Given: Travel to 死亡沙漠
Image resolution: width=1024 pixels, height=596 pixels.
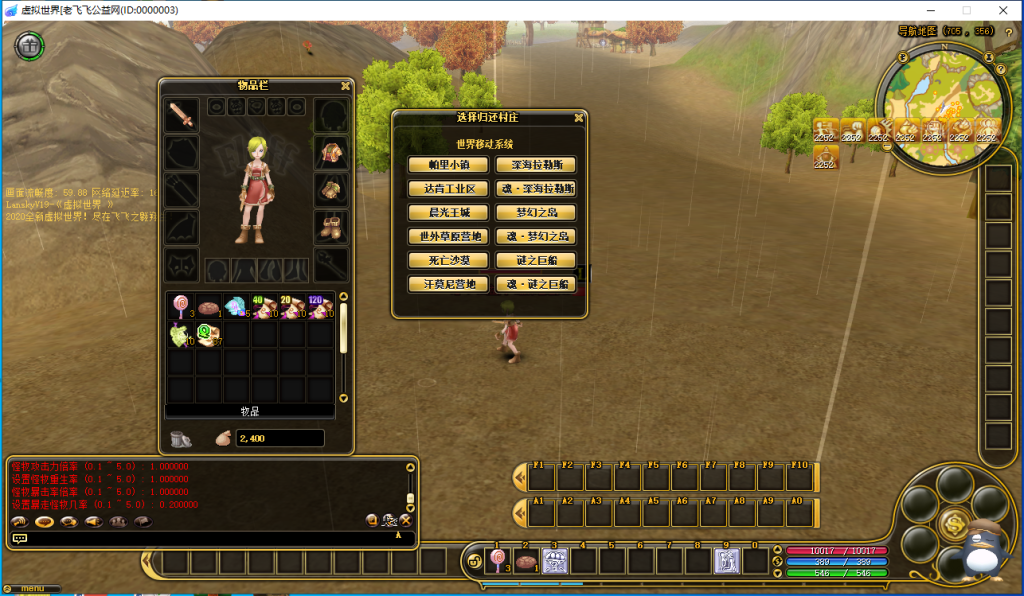Looking at the screenshot, I should click(447, 261).
